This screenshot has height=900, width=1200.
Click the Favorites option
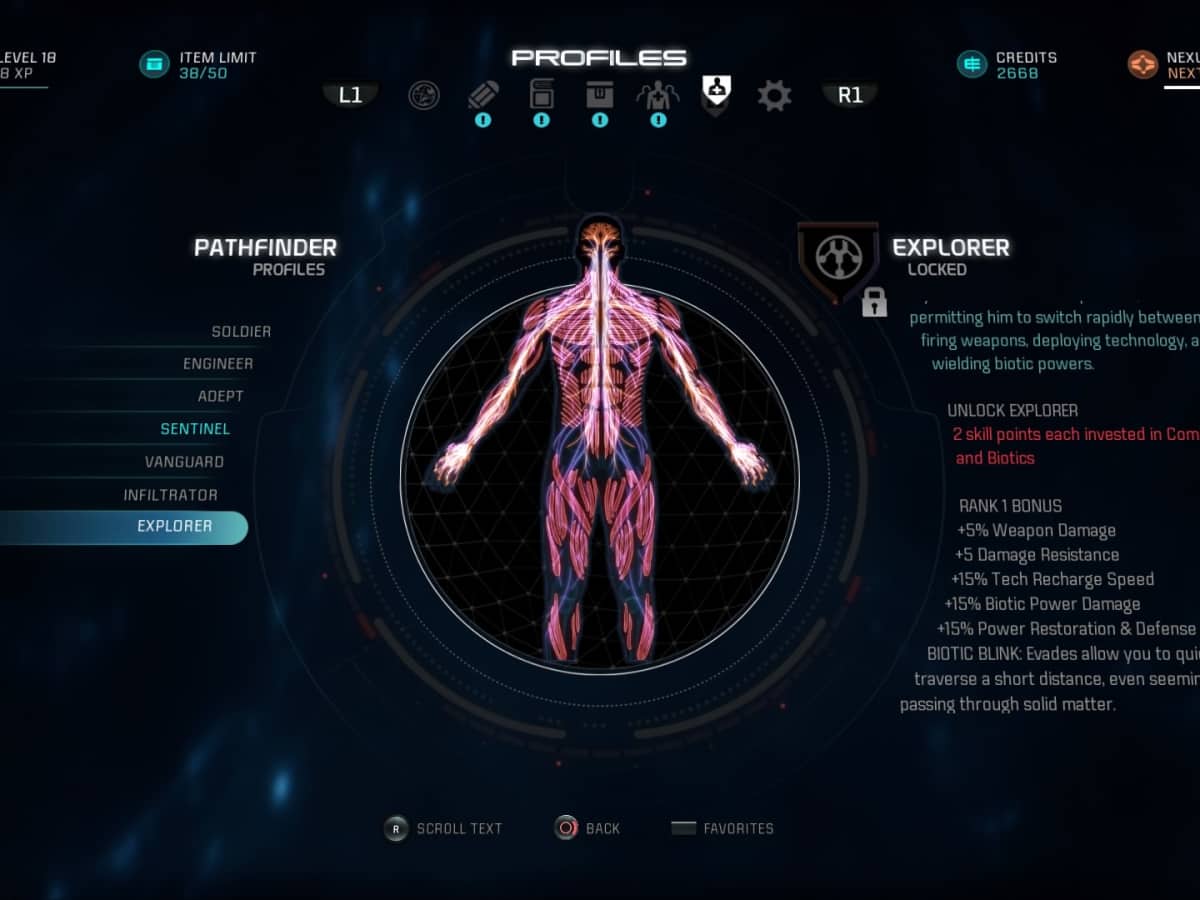tap(723, 828)
